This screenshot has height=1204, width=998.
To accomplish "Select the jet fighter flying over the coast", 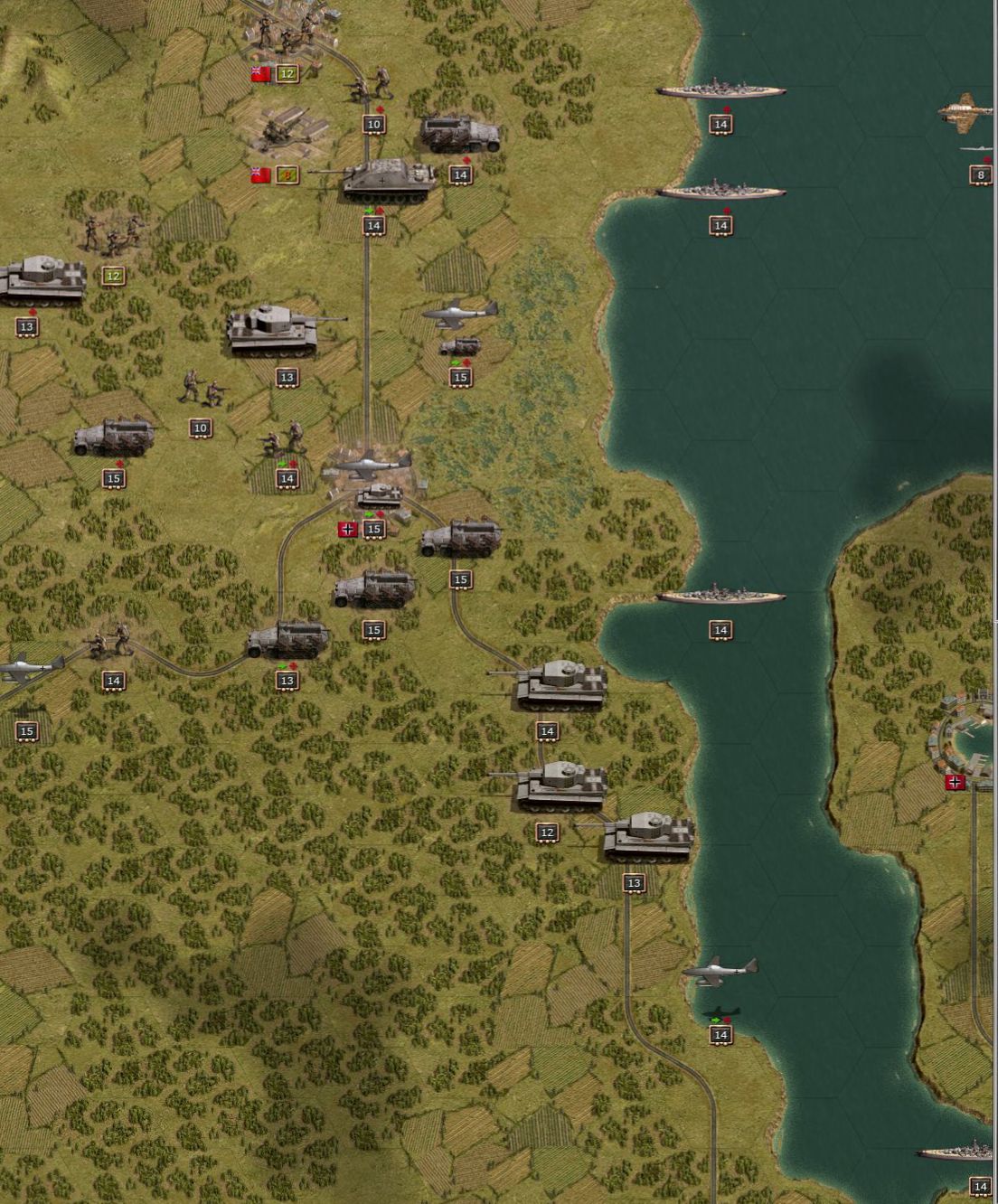I will click(720, 972).
